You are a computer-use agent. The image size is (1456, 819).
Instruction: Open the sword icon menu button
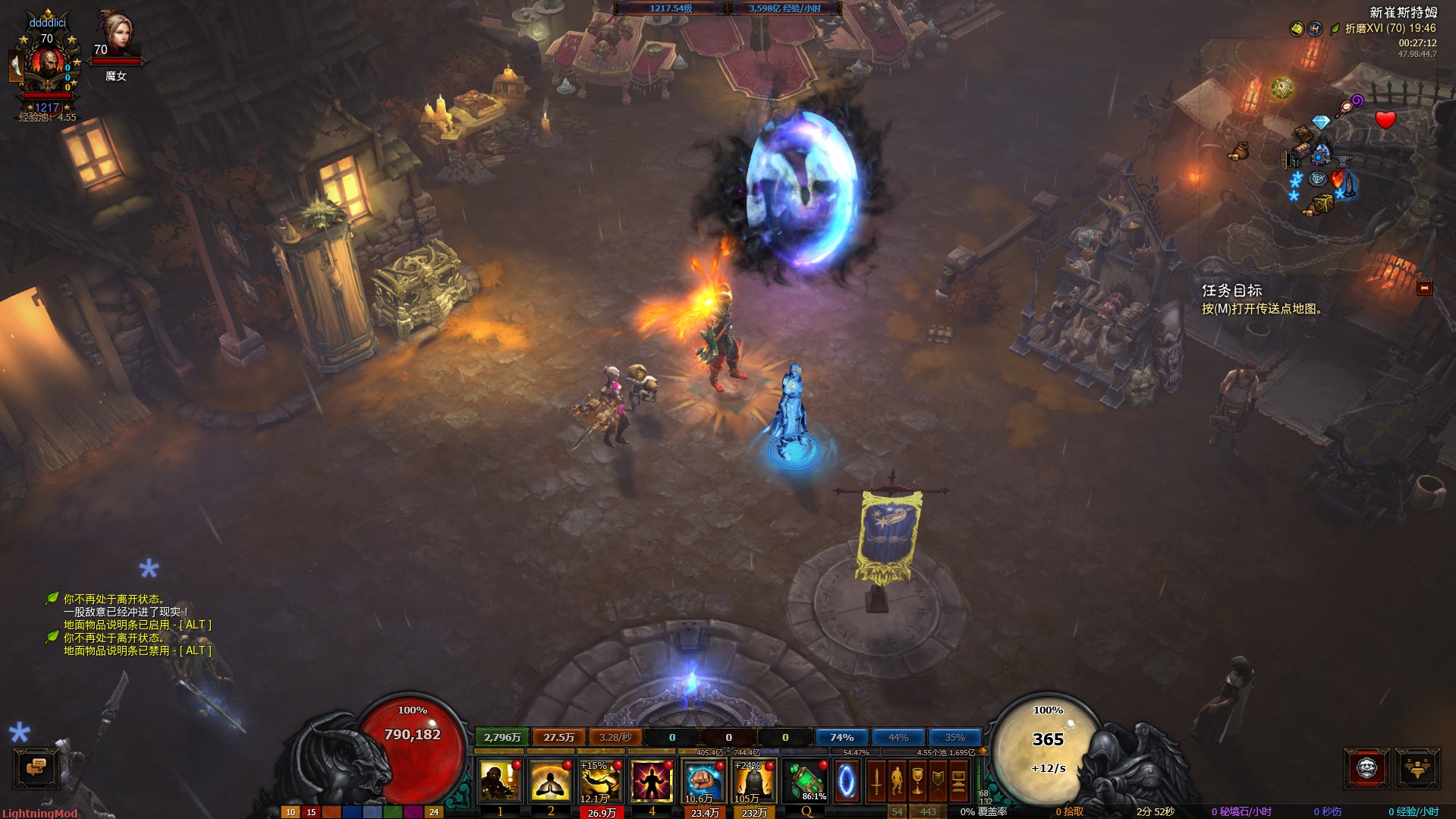(x=876, y=781)
